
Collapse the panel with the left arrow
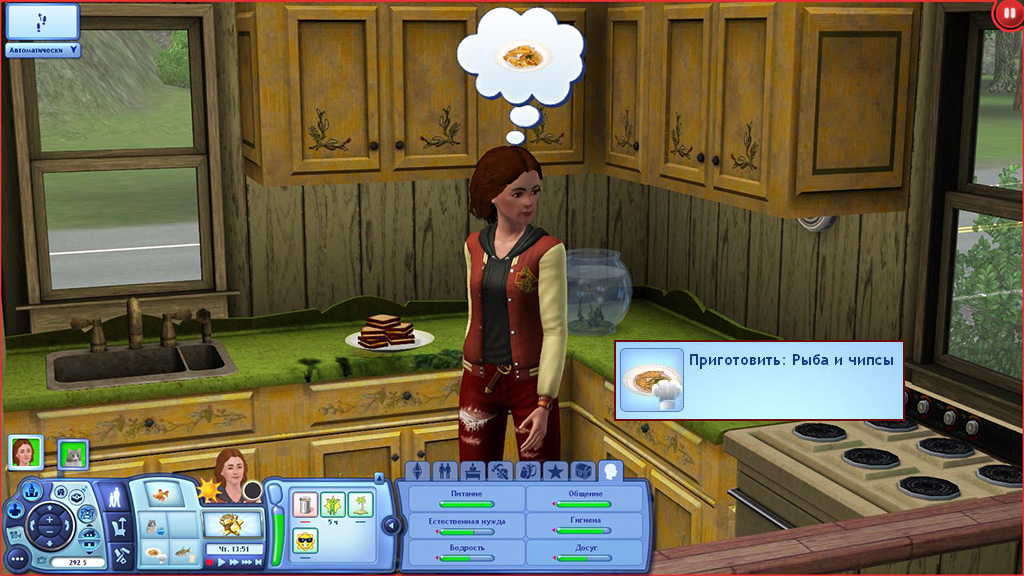tap(389, 525)
